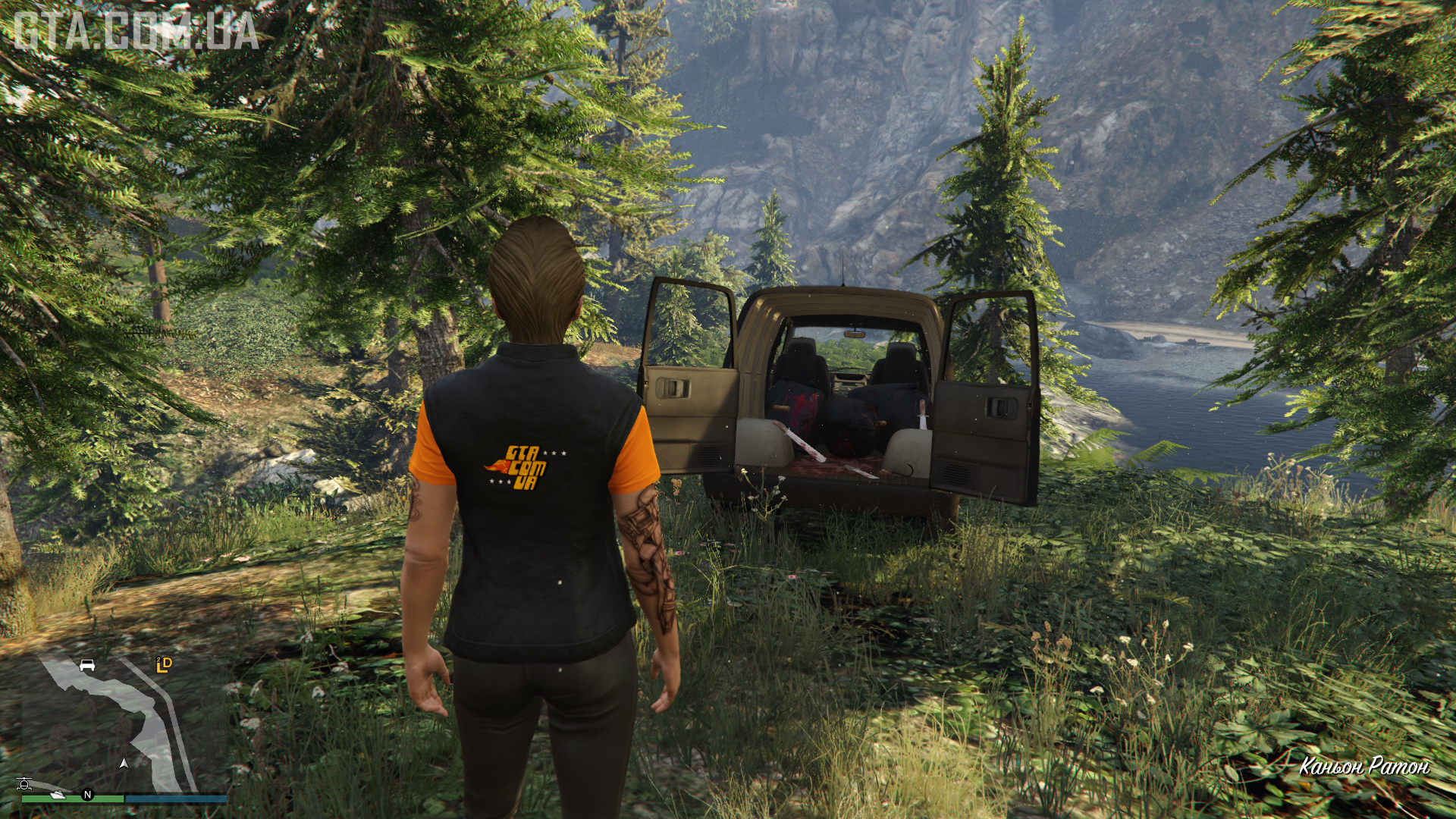Select the boat blip on the minimap

[58, 794]
